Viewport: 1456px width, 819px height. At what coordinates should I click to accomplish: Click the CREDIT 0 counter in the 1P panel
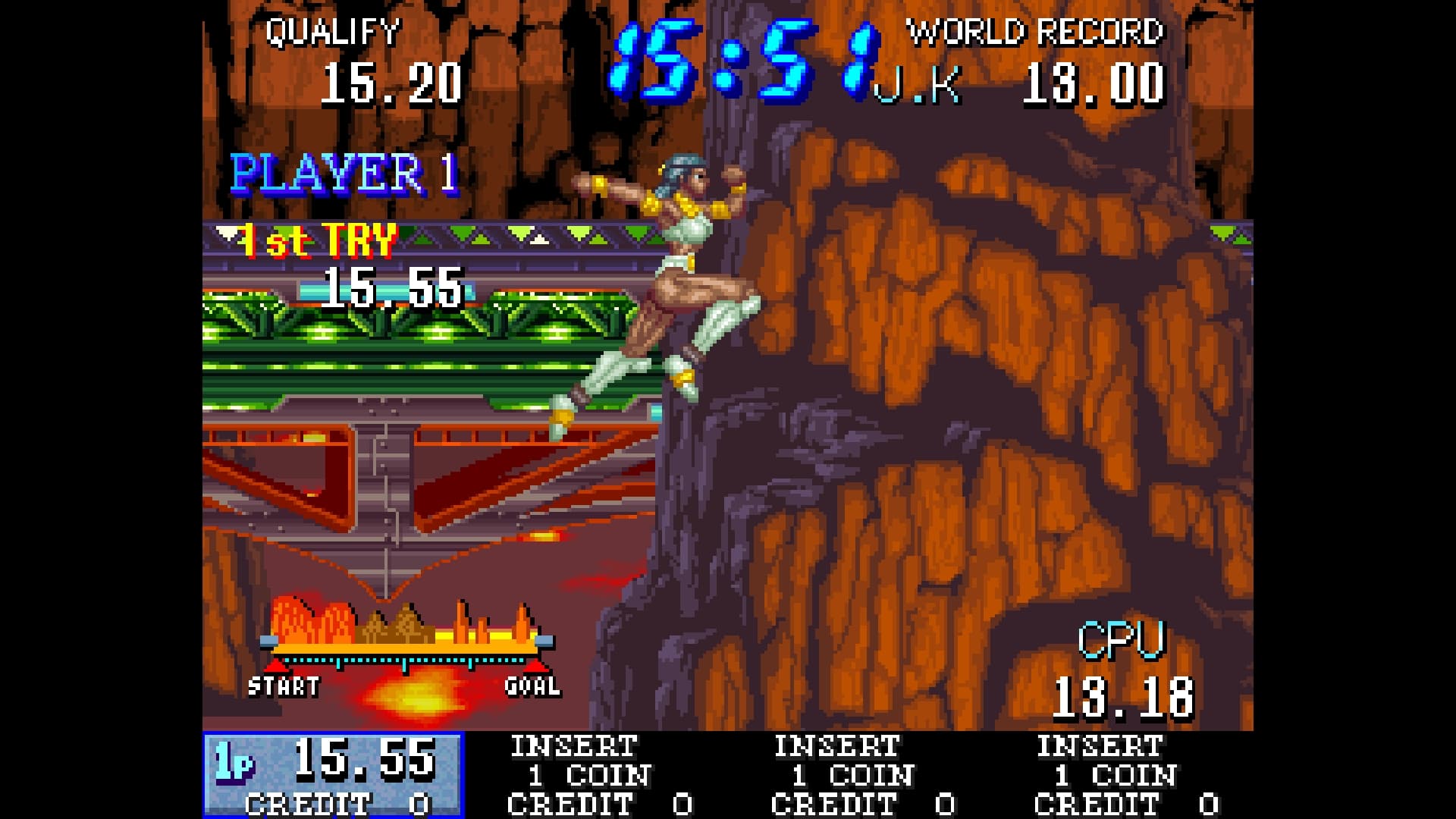pyautogui.click(x=318, y=804)
